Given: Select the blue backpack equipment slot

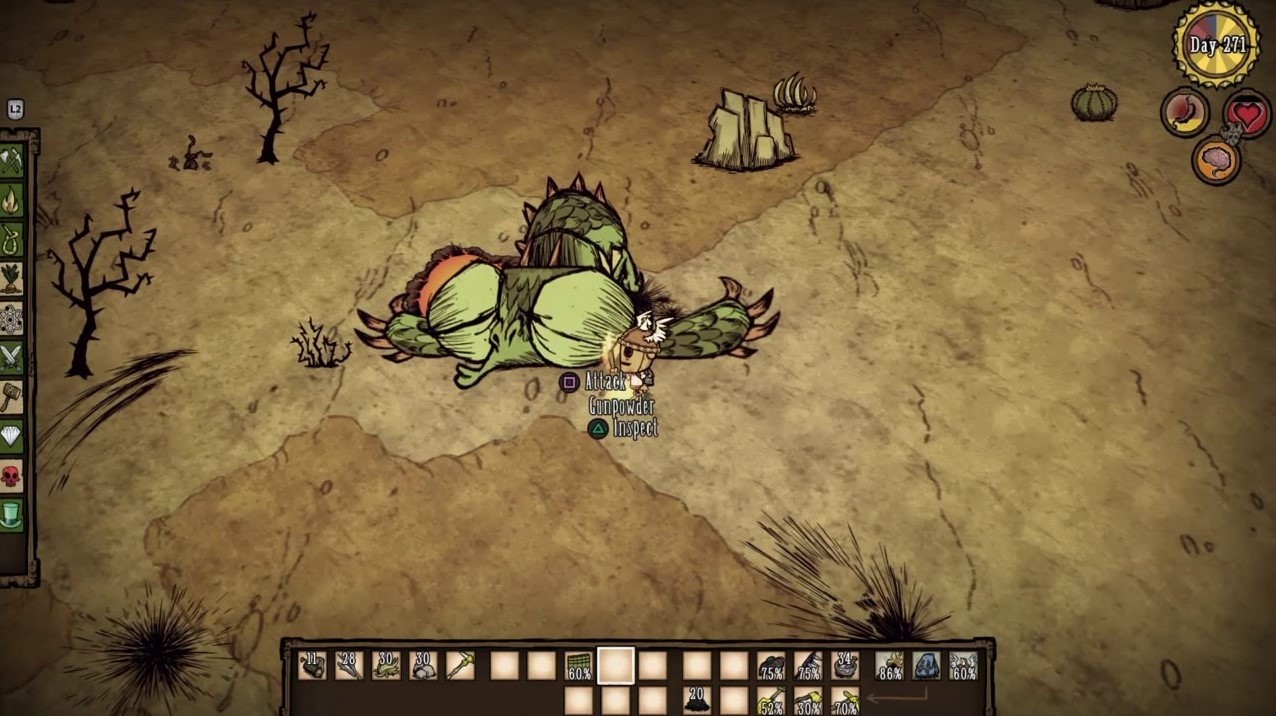Looking at the screenshot, I should 927,665.
